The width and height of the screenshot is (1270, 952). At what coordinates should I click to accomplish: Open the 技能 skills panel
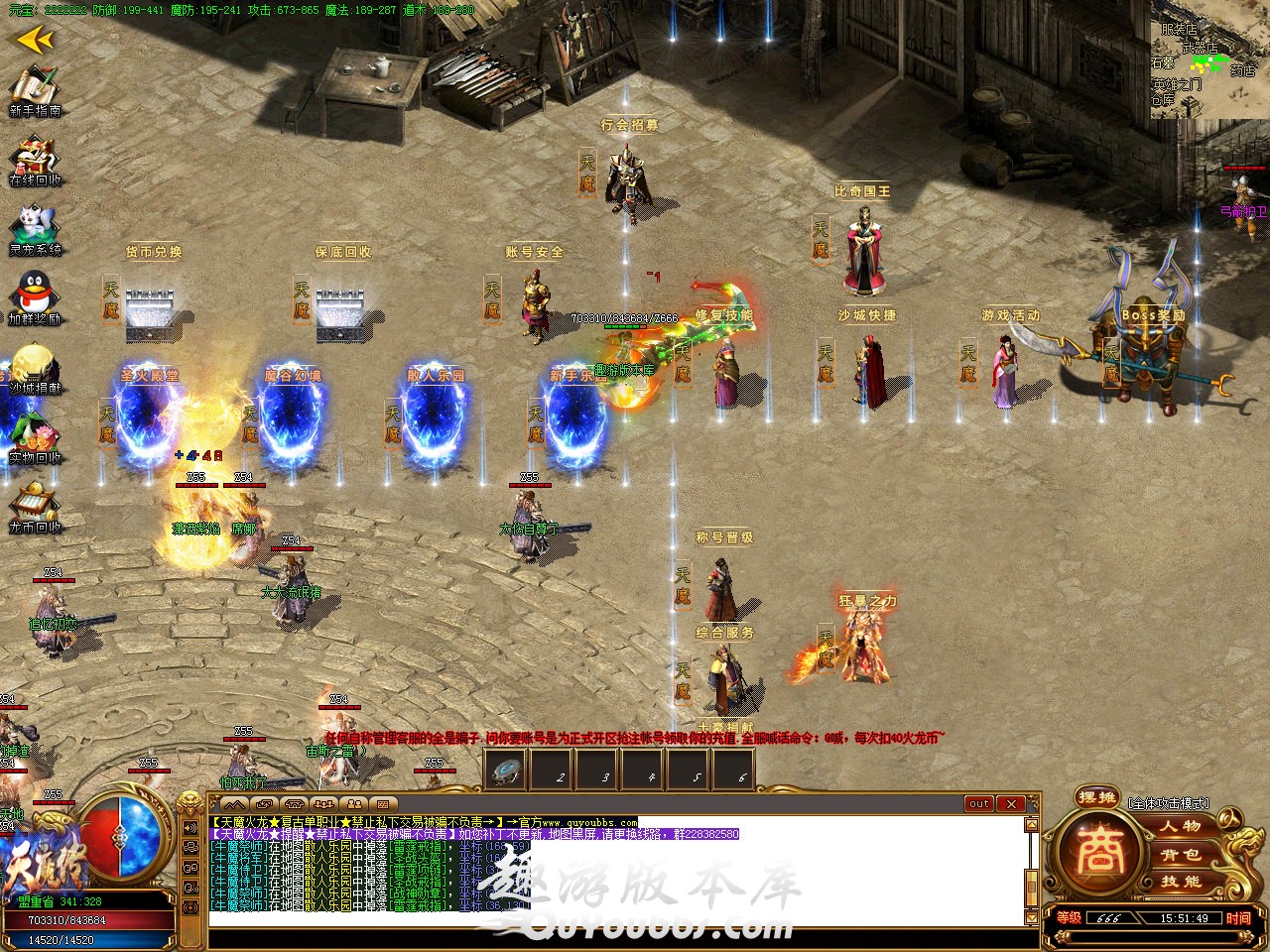coord(1181,882)
